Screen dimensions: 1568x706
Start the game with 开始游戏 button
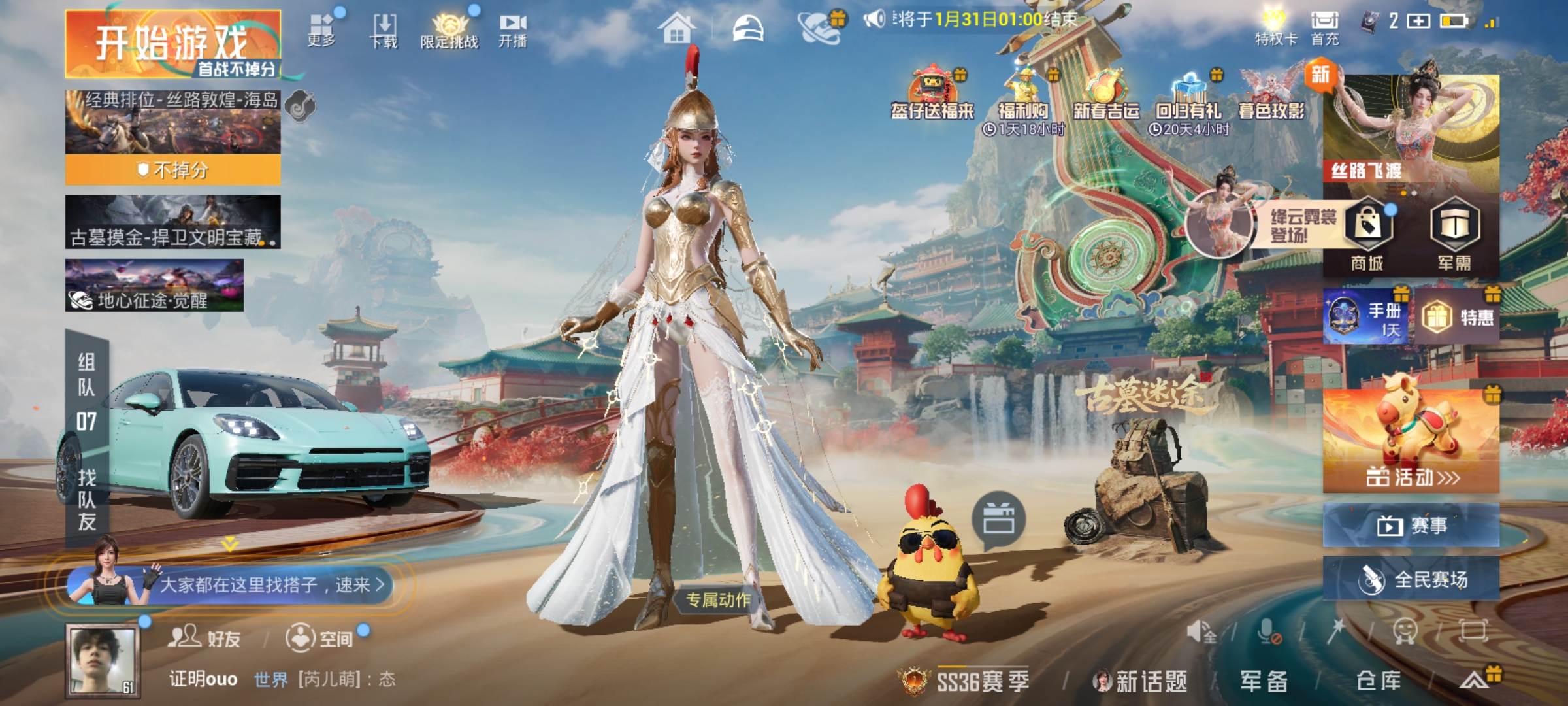(172, 44)
